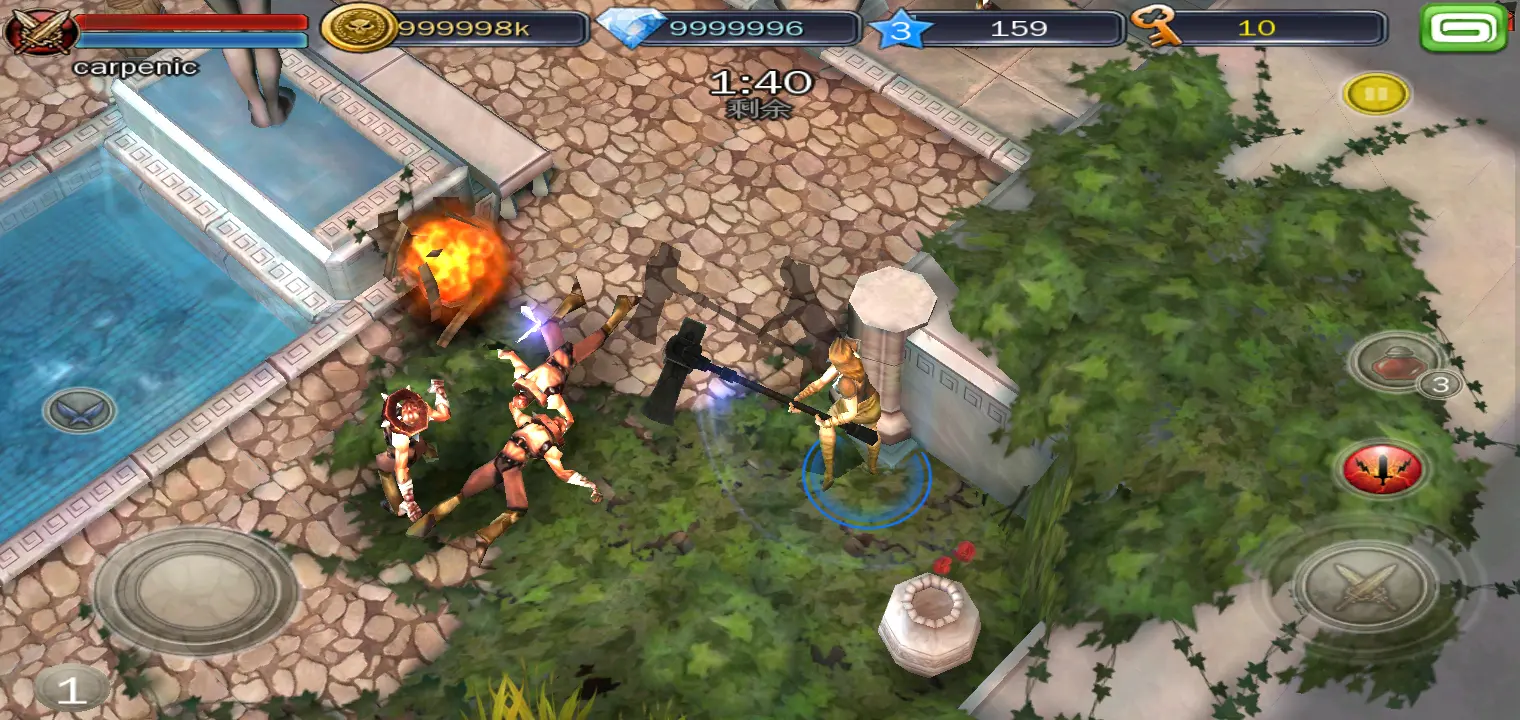Click the round number 1 button

(71, 688)
